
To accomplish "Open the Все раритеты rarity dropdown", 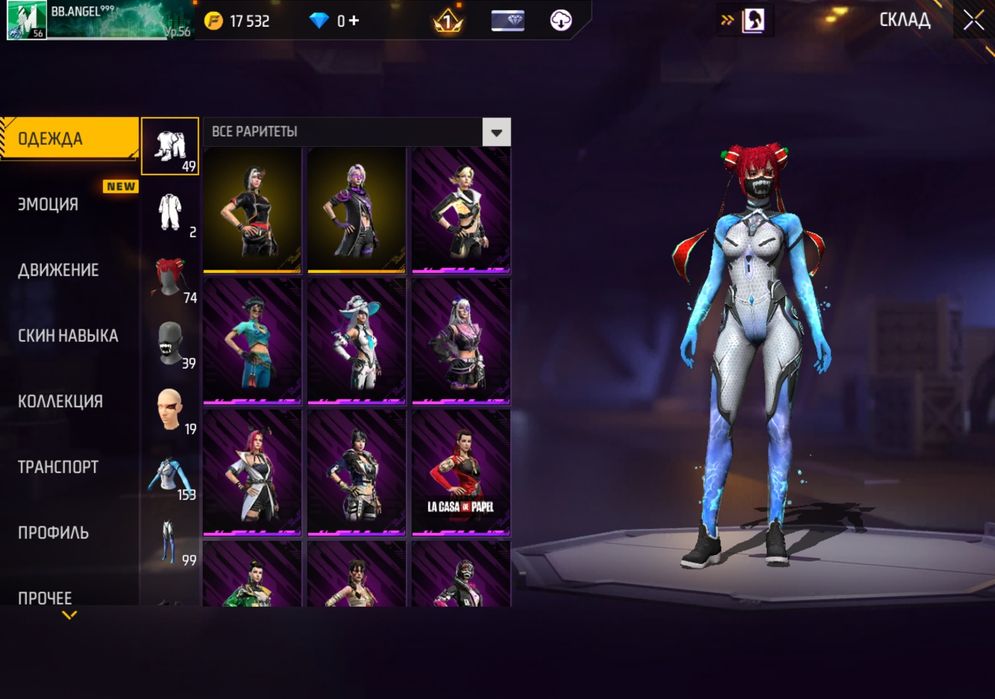I will coord(496,132).
